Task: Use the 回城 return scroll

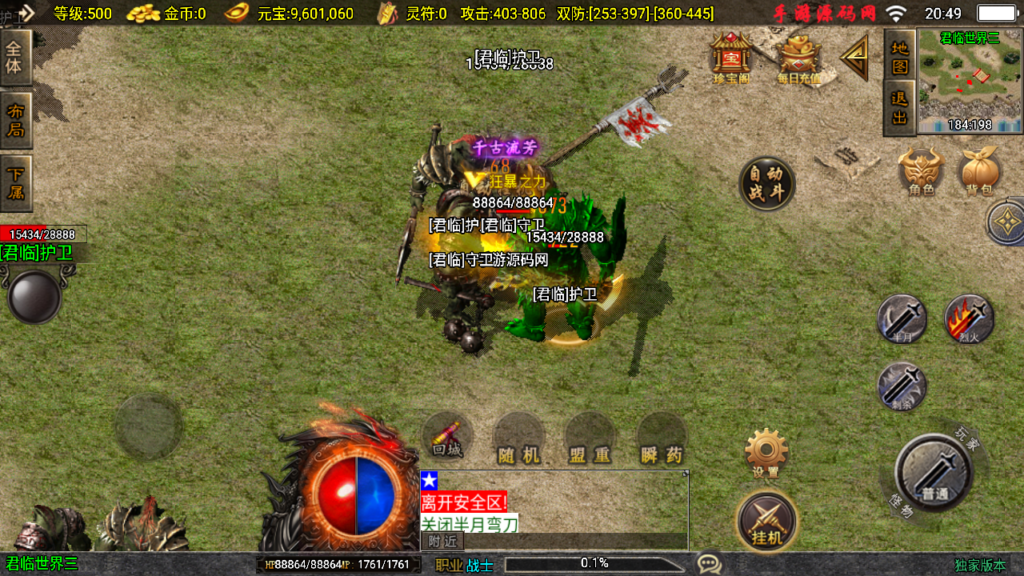Action: (447, 435)
